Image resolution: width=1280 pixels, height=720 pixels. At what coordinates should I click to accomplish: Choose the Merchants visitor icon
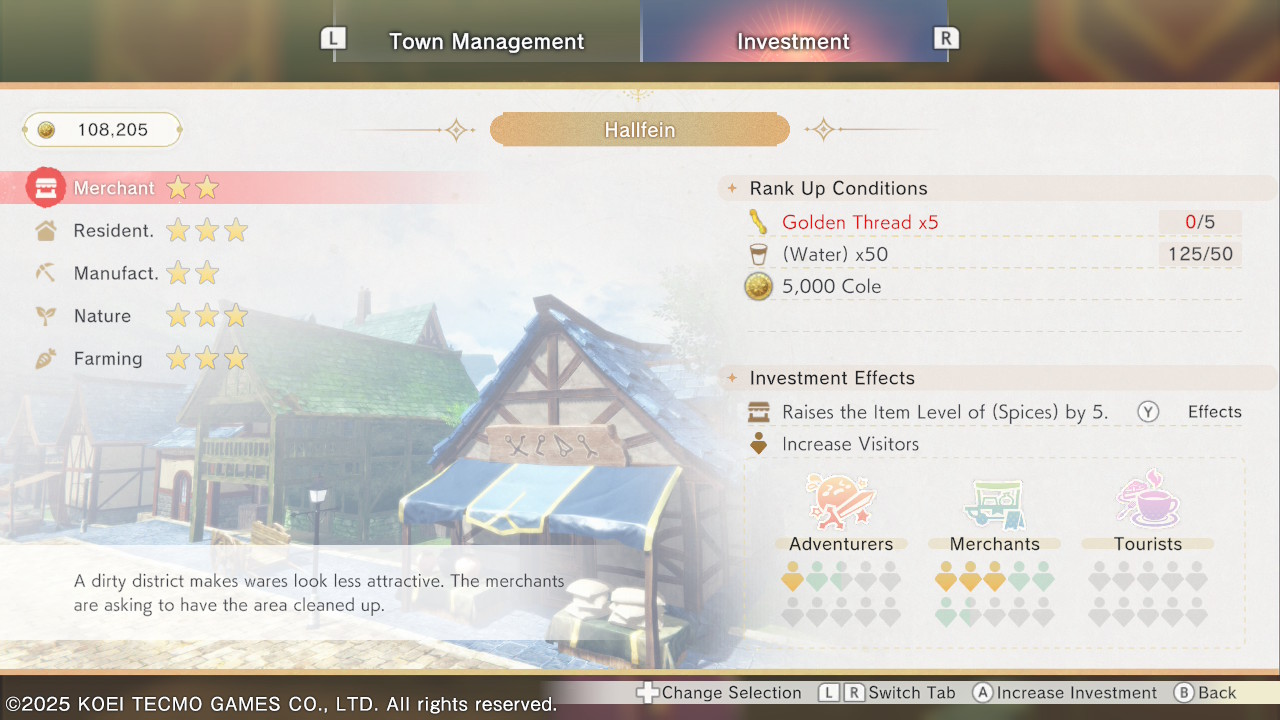(x=994, y=502)
